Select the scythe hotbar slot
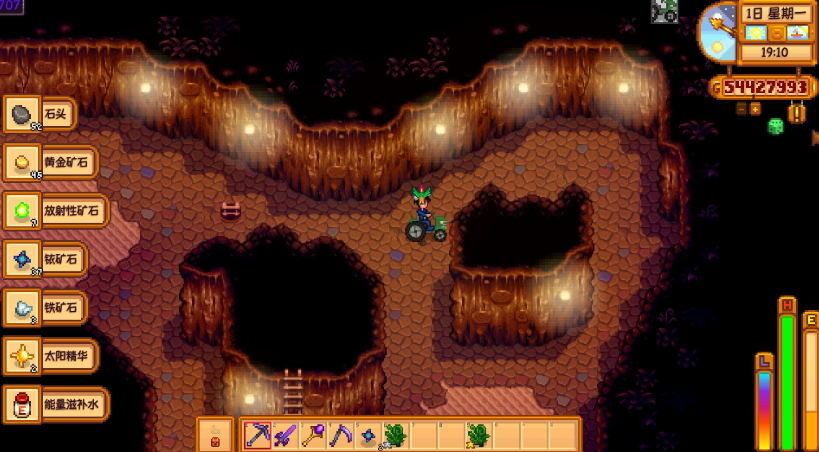819x452 pixels. coord(341,435)
